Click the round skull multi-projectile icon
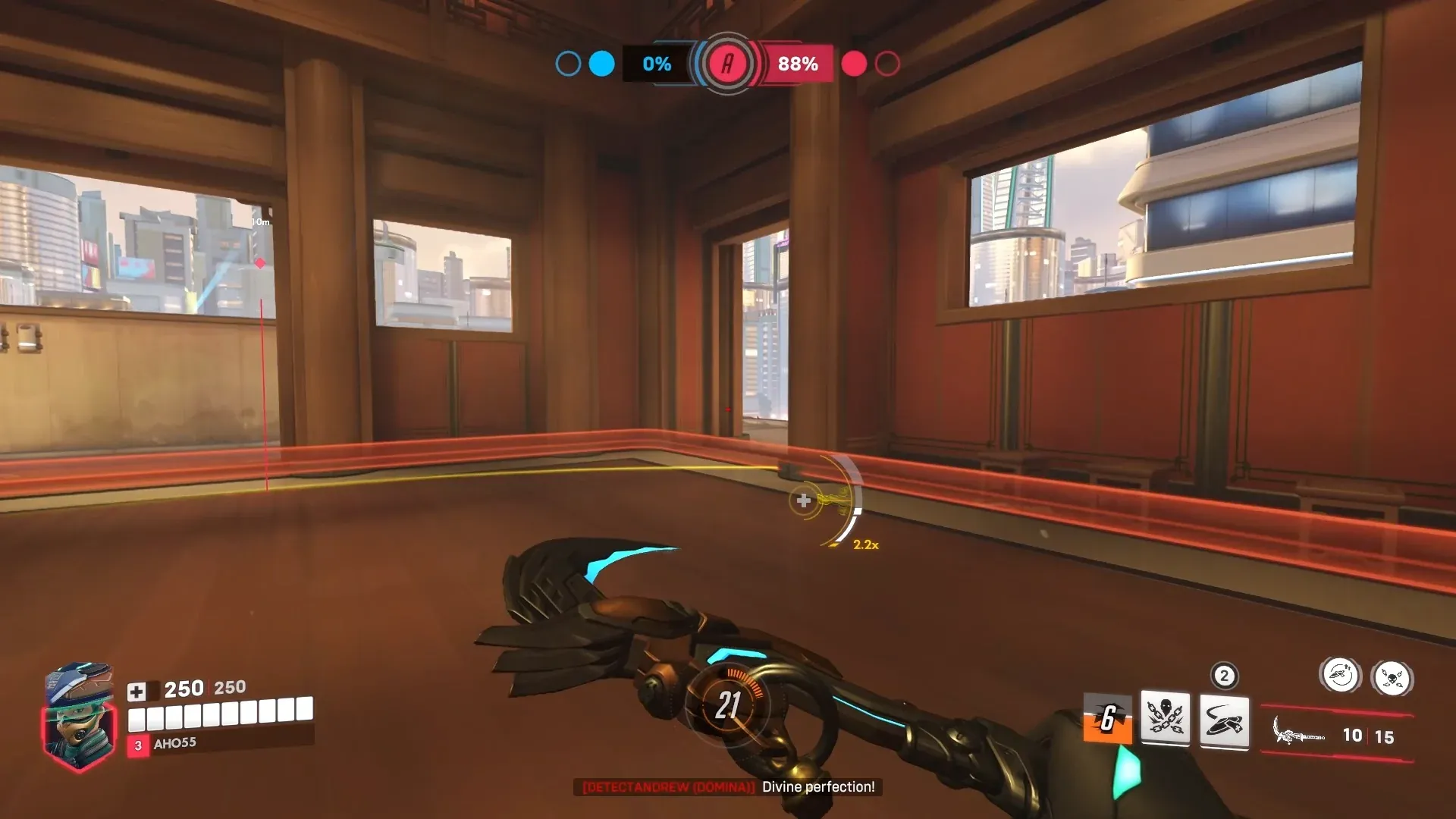Image resolution: width=1456 pixels, height=819 pixels. [1394, 677]
